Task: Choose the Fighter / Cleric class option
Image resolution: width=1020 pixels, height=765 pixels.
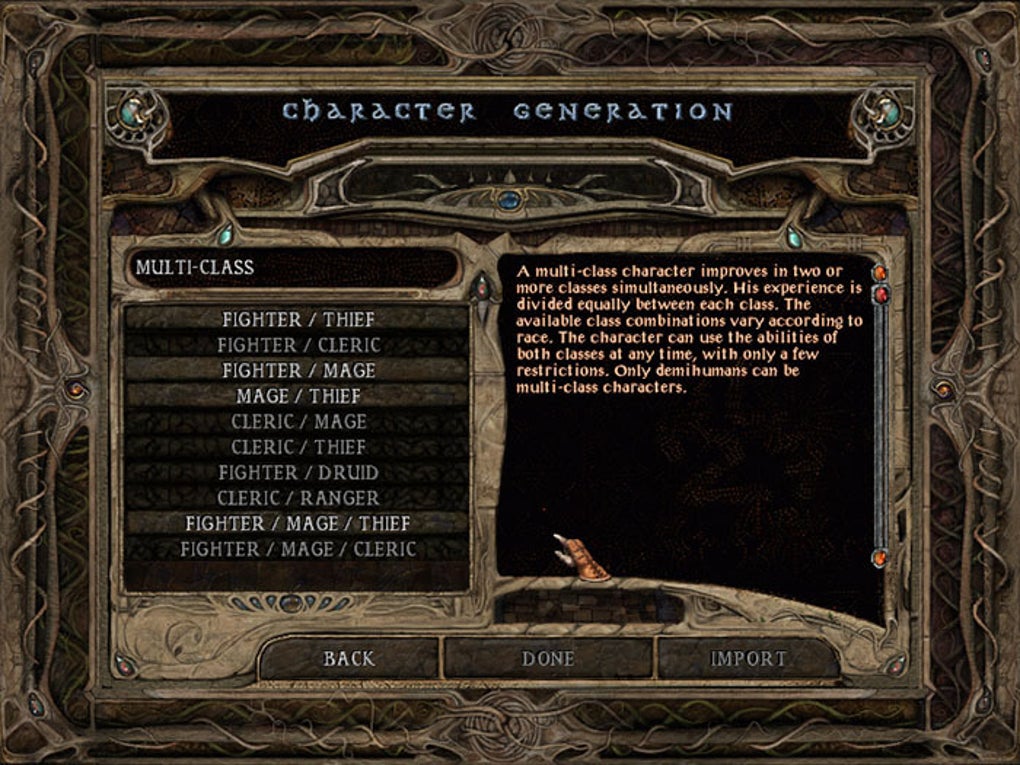Action: [298, 345]
